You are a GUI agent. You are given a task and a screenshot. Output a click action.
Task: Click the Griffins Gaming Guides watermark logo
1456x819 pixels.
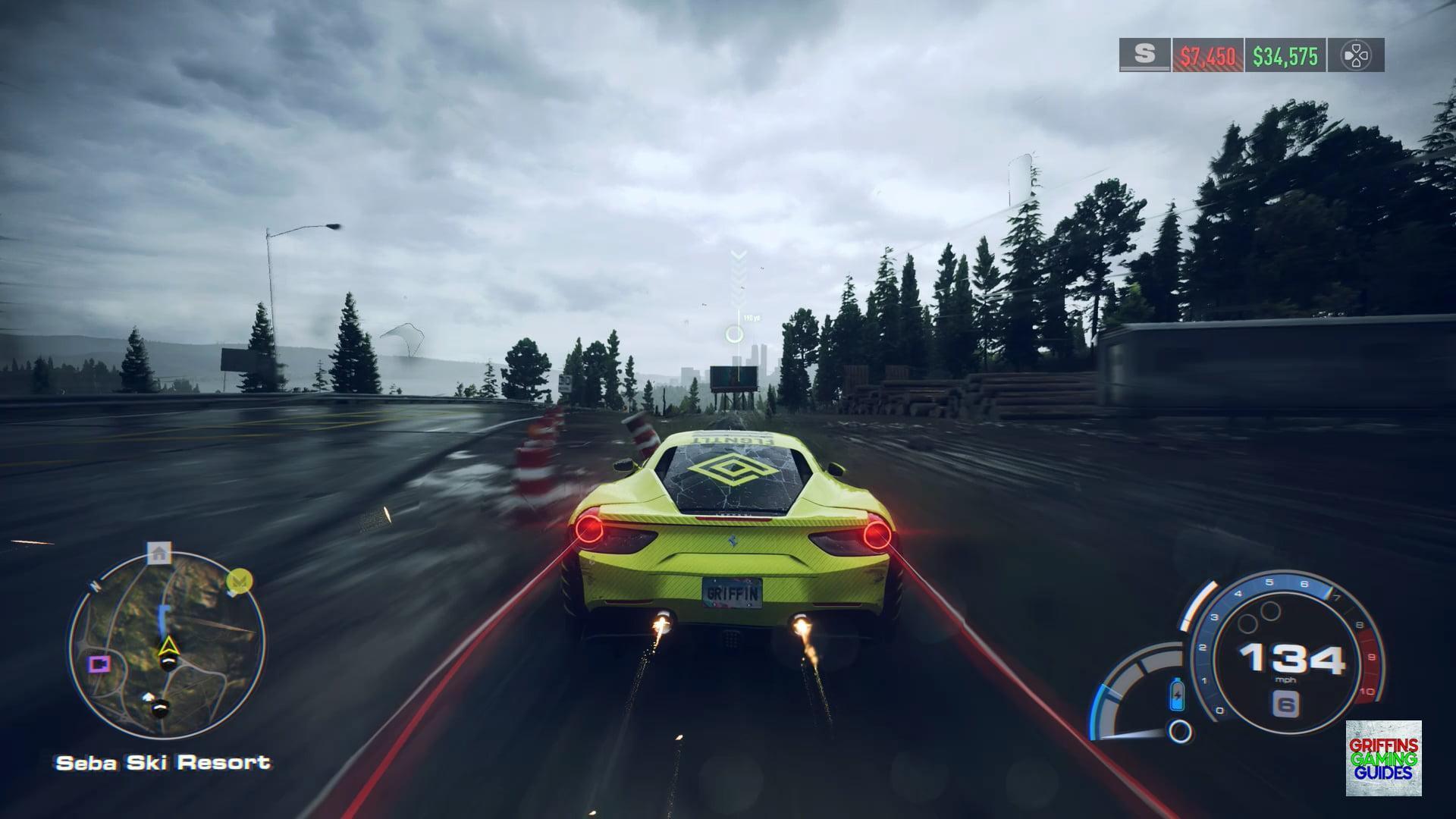pyautogui.click(x=1383, y=758)
